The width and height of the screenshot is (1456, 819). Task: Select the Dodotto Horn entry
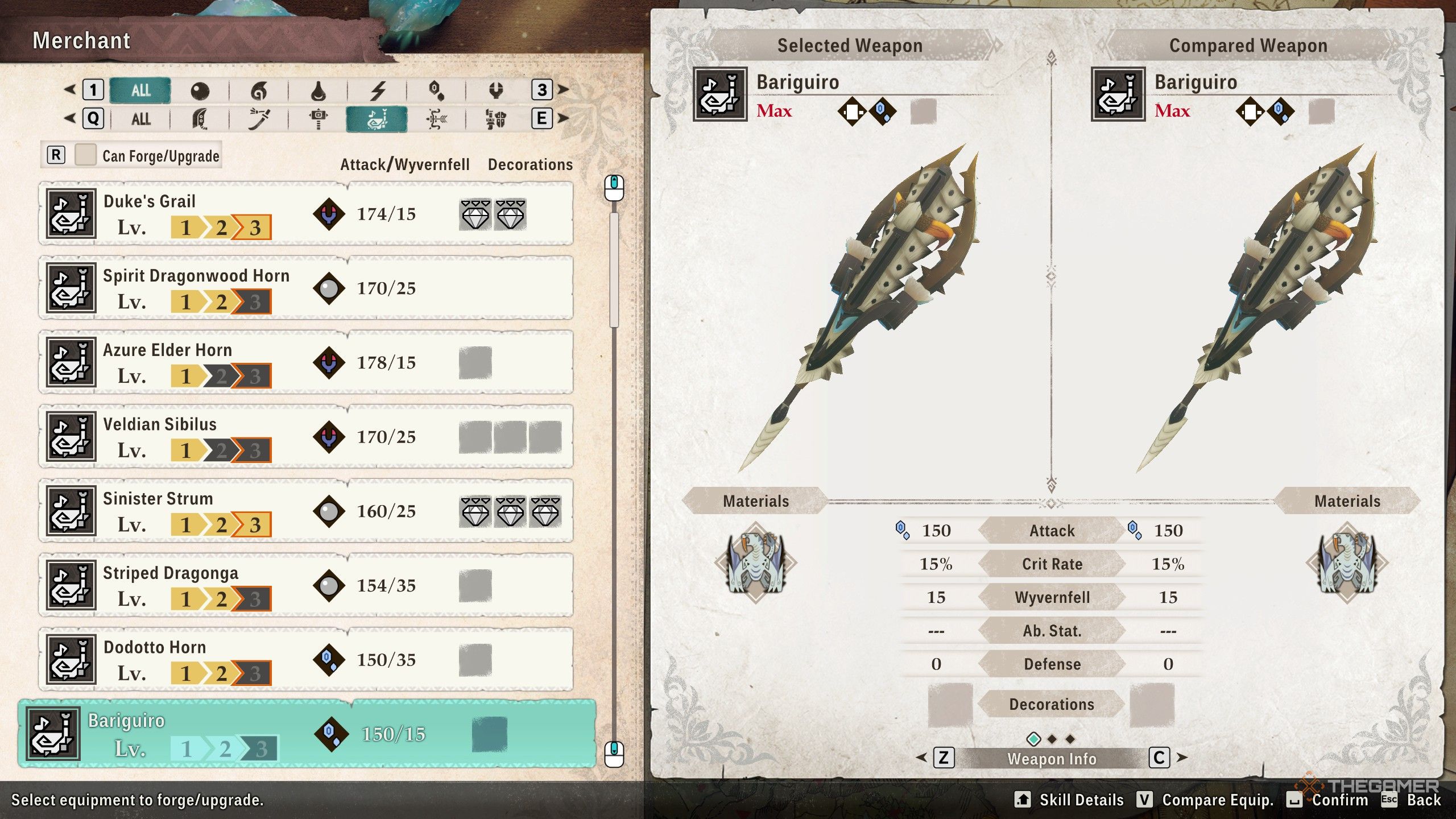(306, 660)
